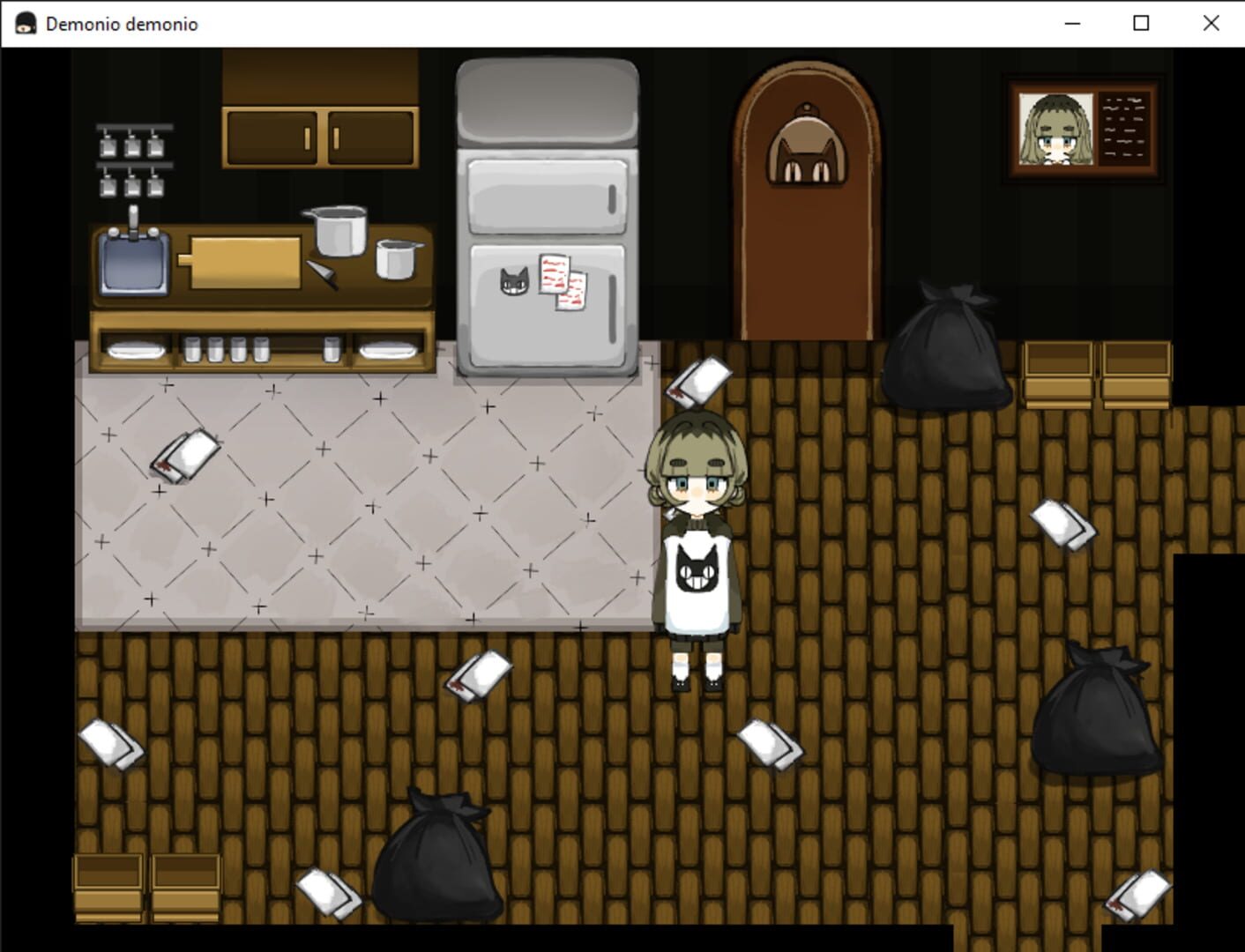Maximize the game window
The image size is (1245, 952).
click(1141, 24)
